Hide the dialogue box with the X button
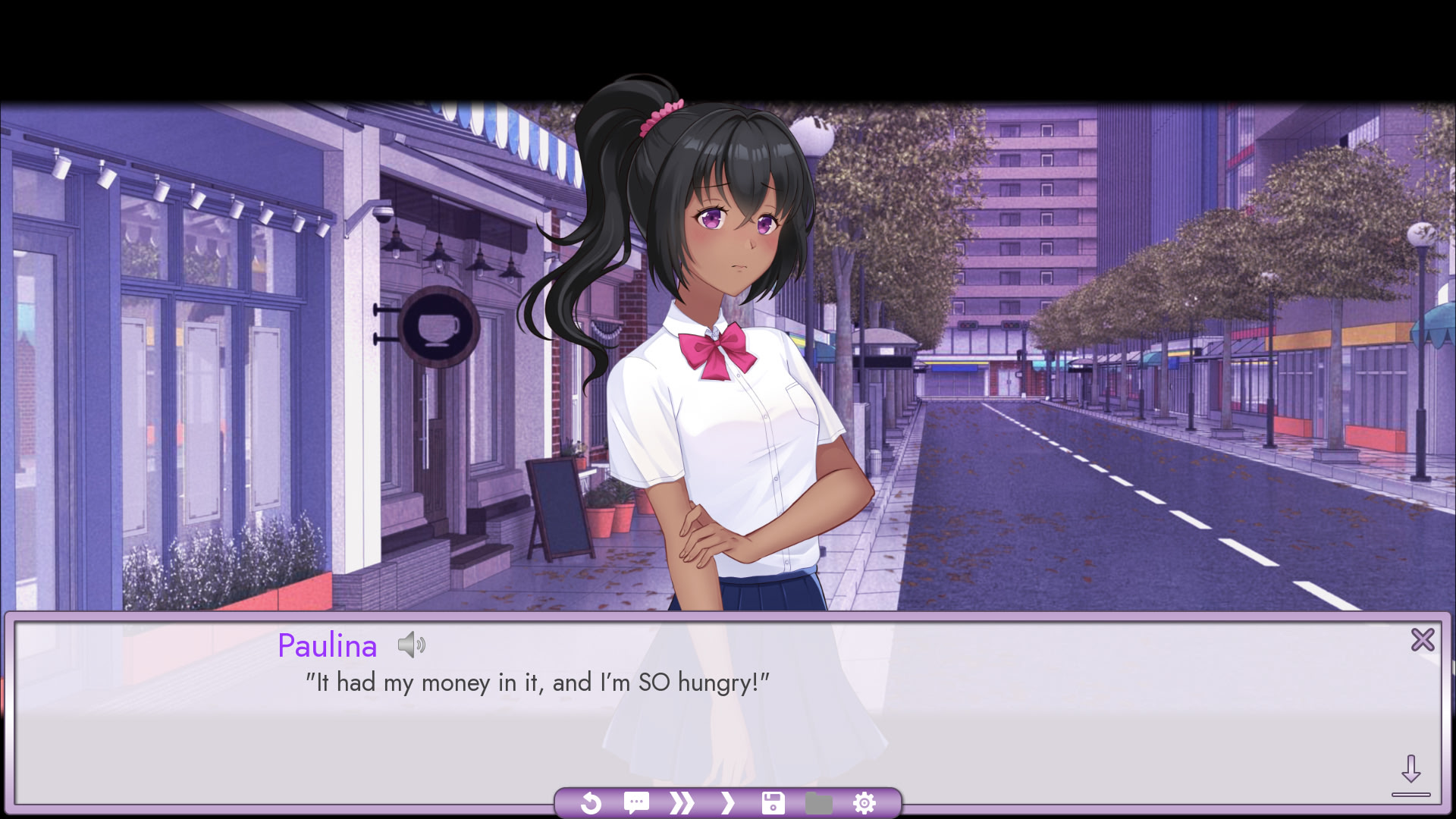Viewport: 1456px width, 819px height. coord(1423,640)
